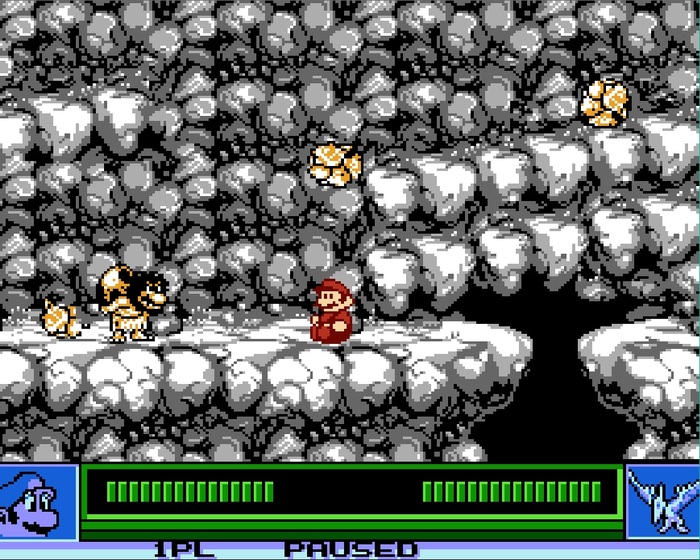Click the player character portrait icon
The image size is (700, 560).
38,501
